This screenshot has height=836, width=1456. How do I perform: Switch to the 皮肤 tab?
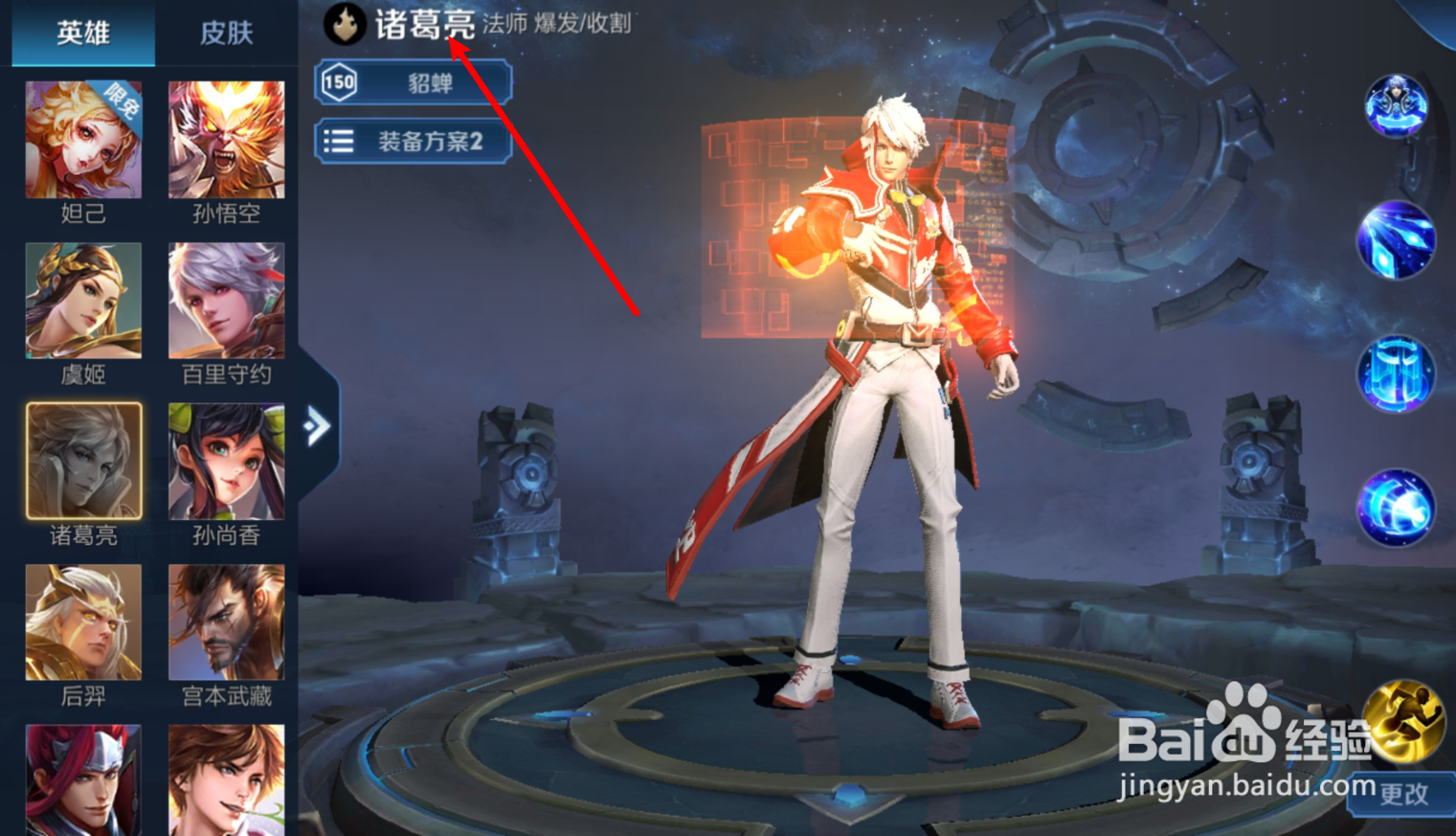point(227,33)
